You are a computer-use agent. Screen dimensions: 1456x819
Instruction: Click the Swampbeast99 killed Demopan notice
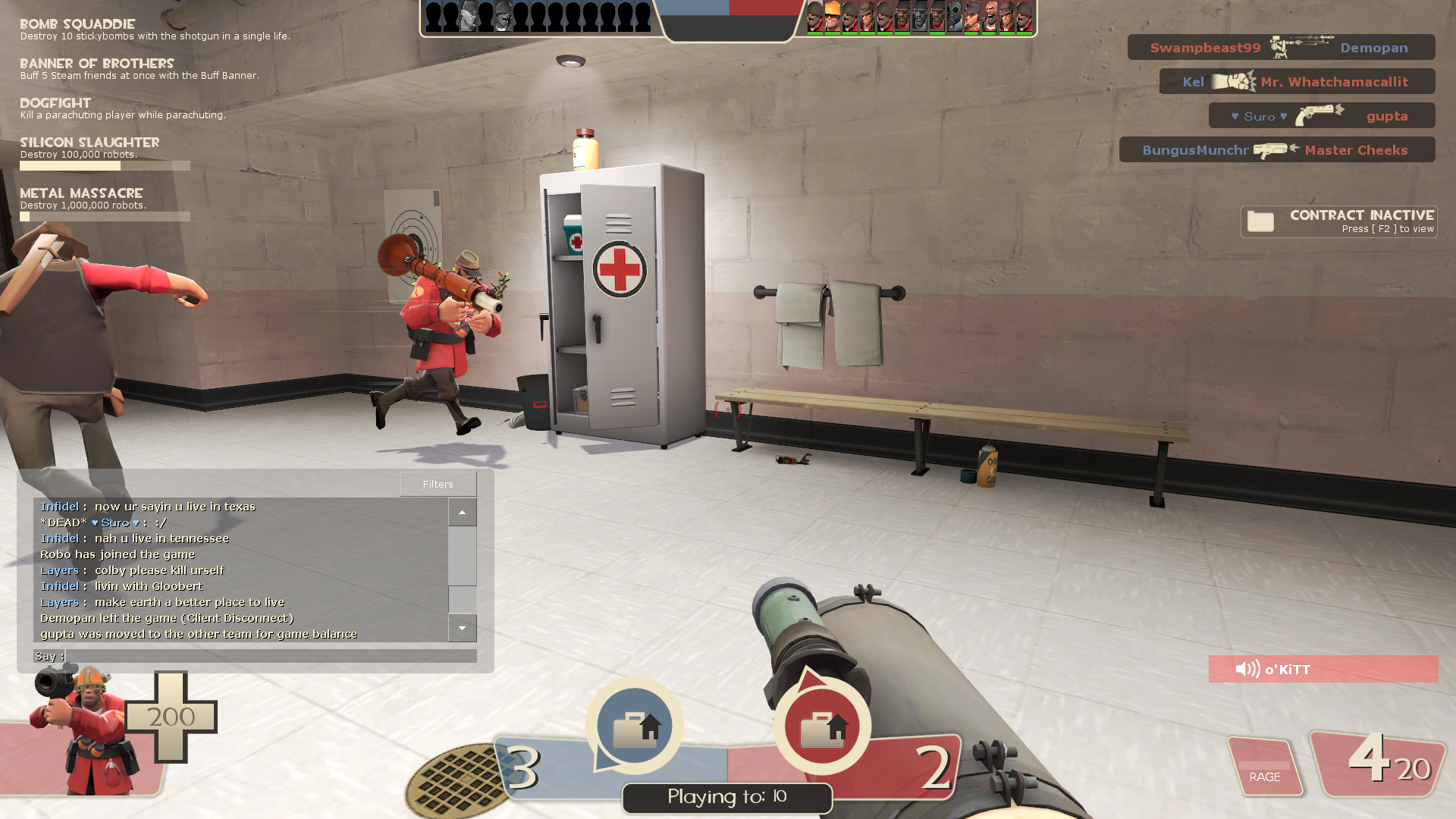(1281, 48)
